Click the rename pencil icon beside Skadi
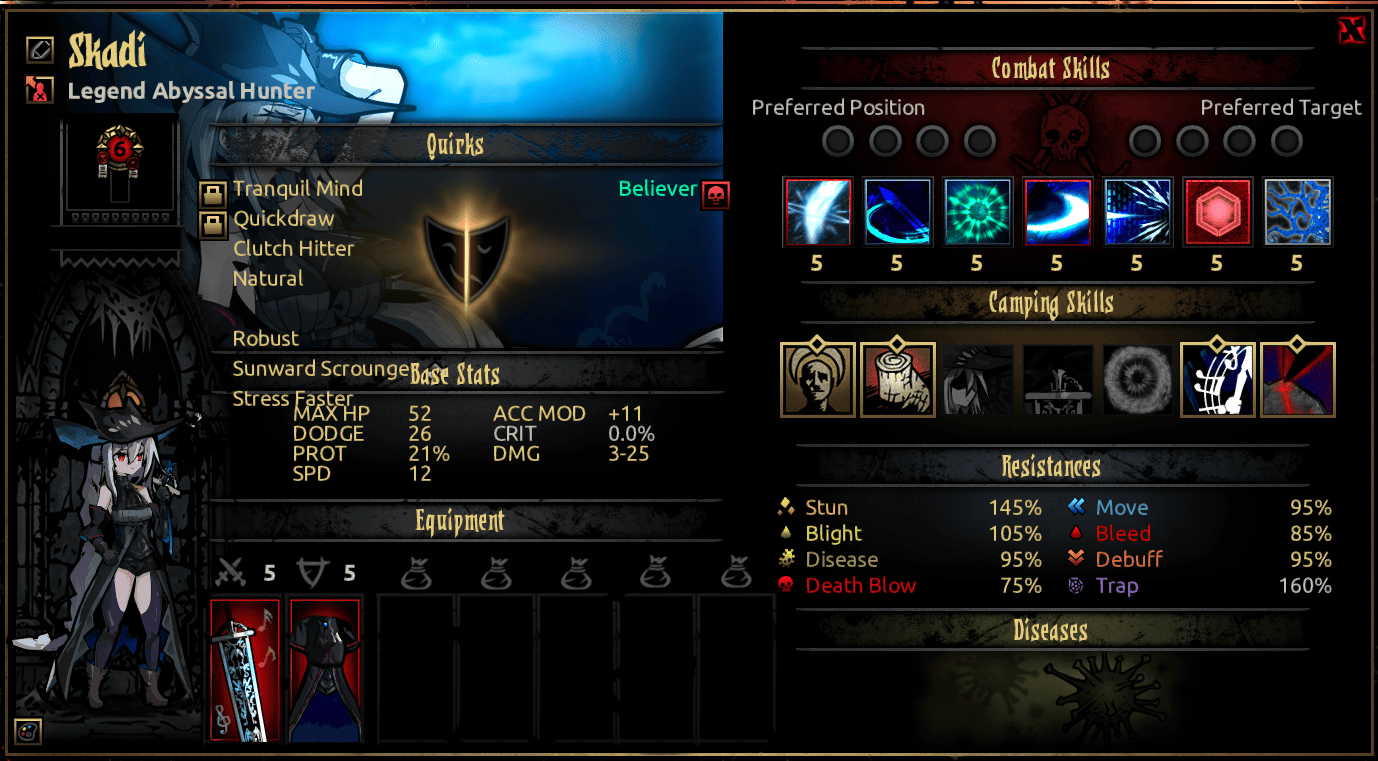This screenshot has width=1378, height=761. pos(40,48)
